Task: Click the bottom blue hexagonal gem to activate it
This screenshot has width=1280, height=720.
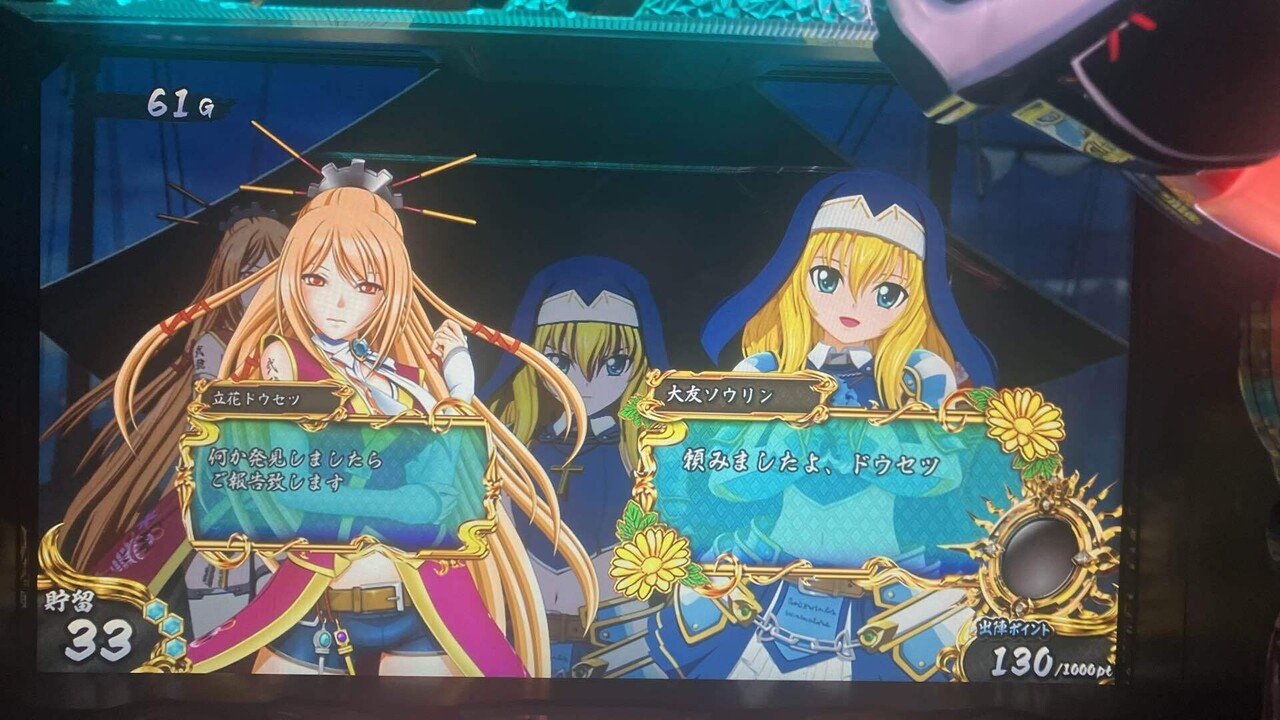Action: [x=175, y=648]
